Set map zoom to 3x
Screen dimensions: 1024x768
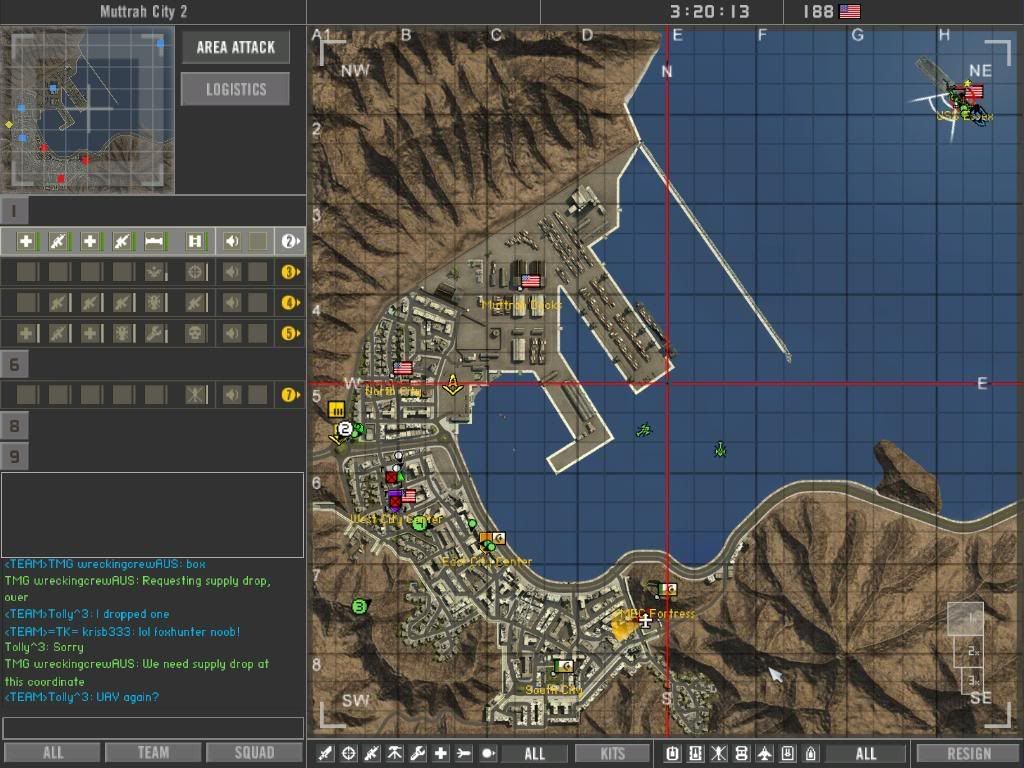(x=973, y=680)
